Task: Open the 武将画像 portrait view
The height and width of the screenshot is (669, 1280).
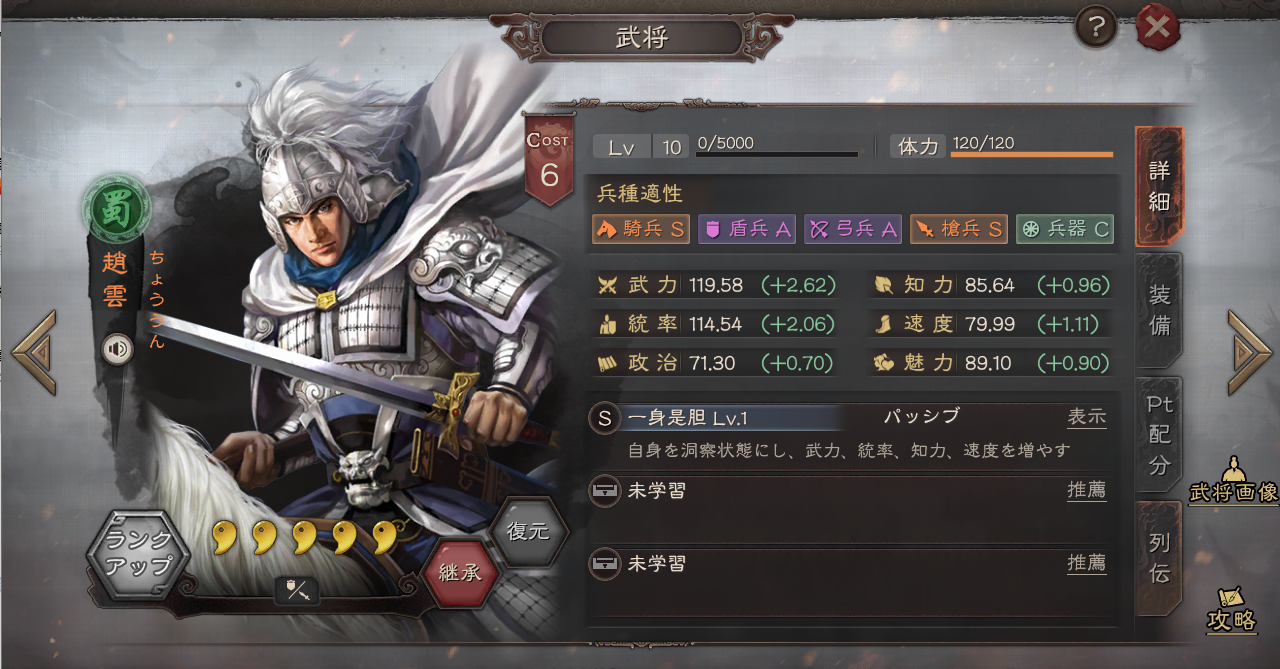Action: (x=1234, y=483)
